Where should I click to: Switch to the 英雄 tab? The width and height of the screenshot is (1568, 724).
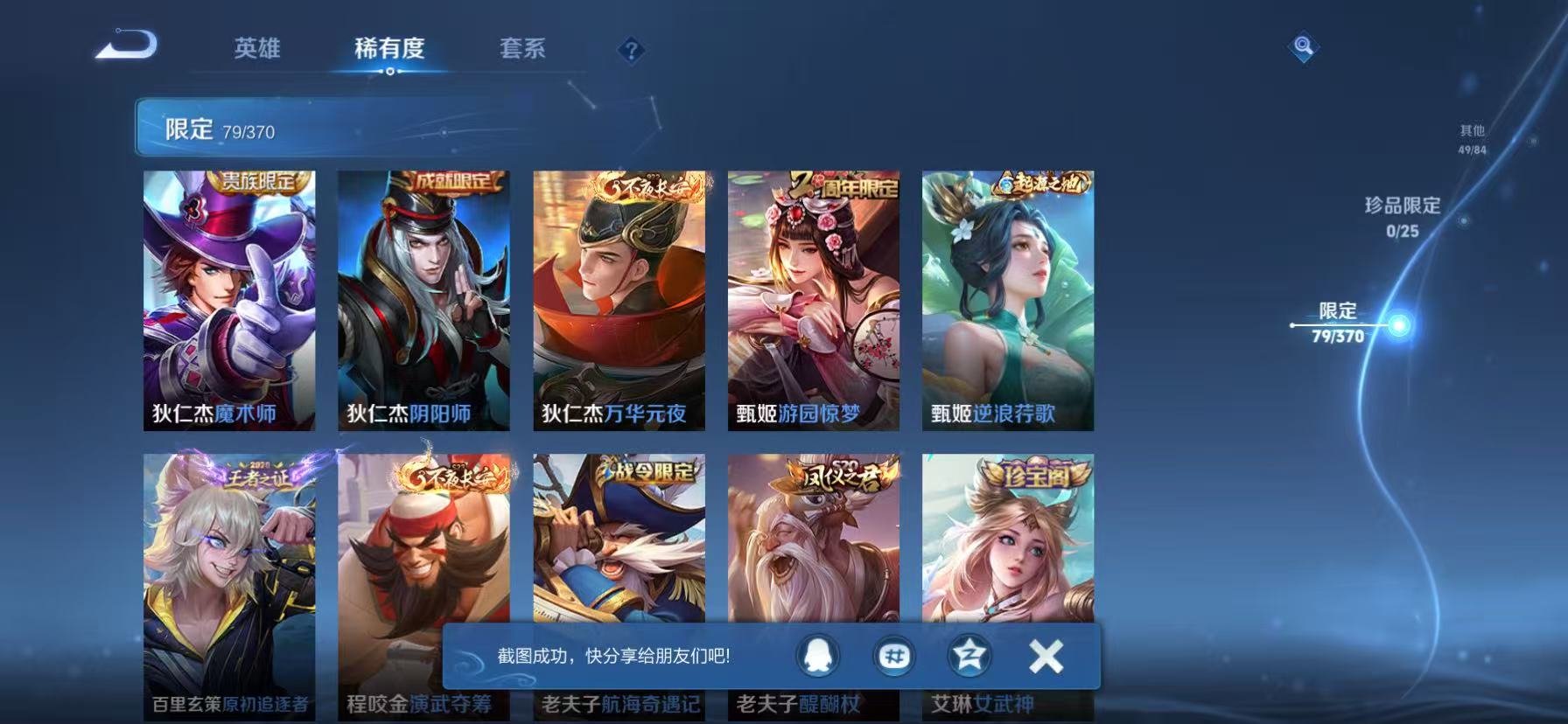[x=257, y=50]
